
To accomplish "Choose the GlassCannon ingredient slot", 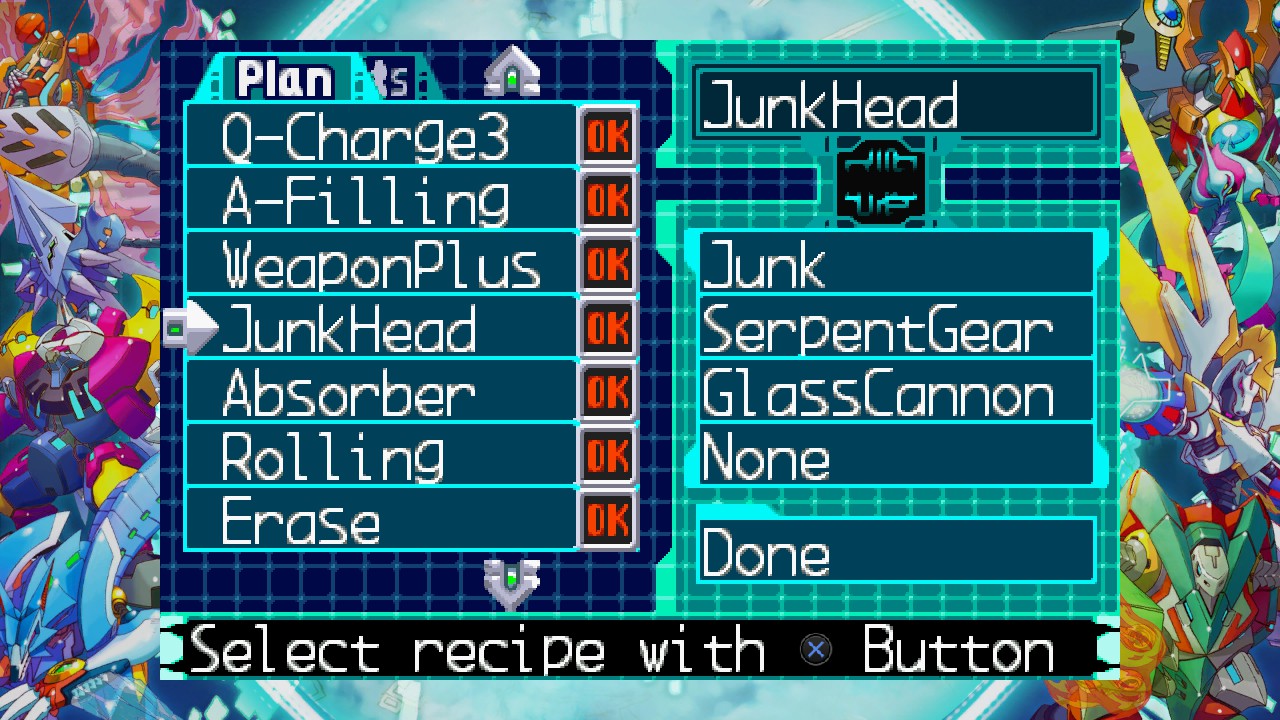I will tap(895, 392).
